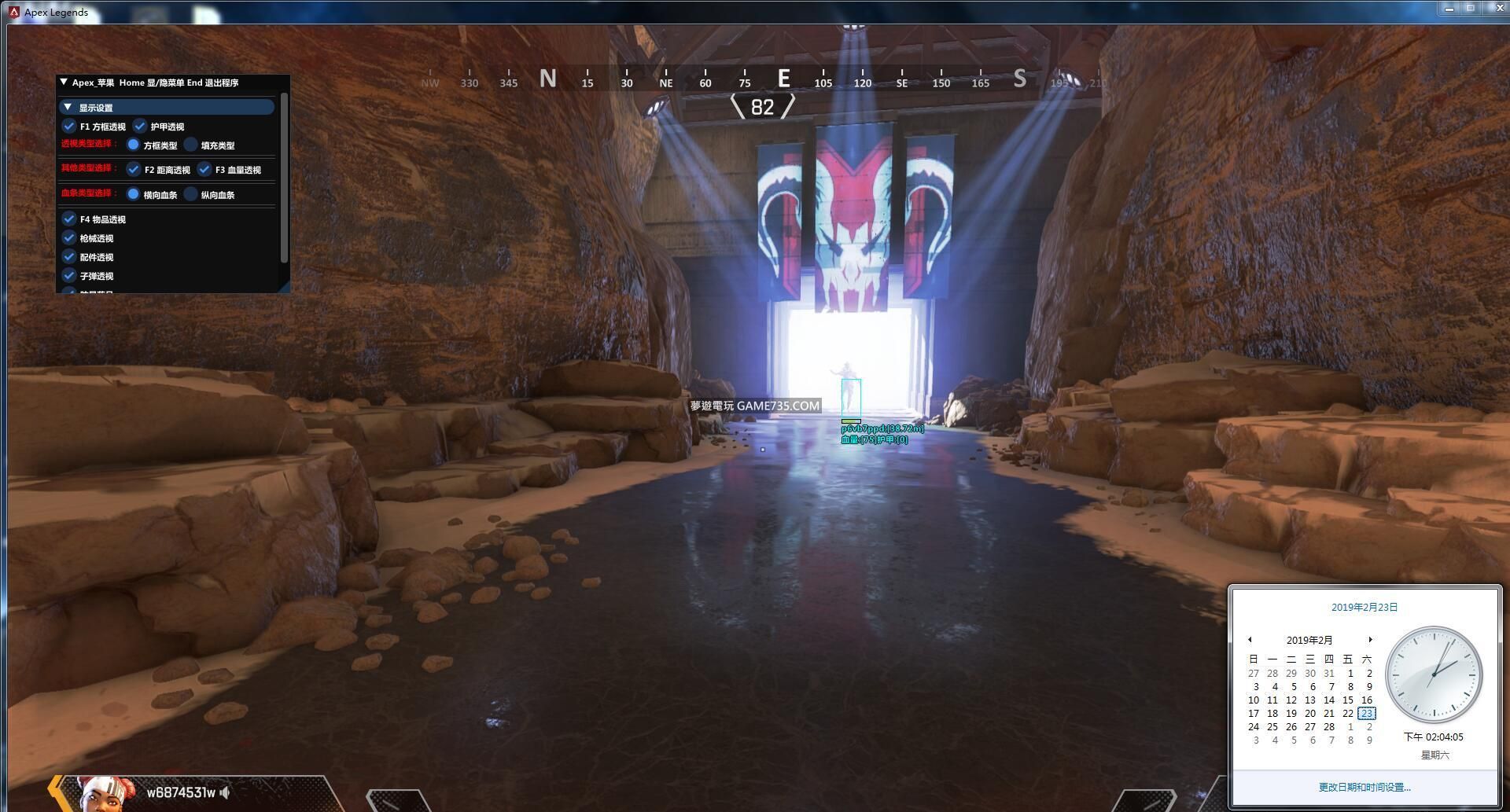This screenshot has width=1510, height=812.
Task: Toggle the F4 物品透视 checkbox
Action: 69,219
